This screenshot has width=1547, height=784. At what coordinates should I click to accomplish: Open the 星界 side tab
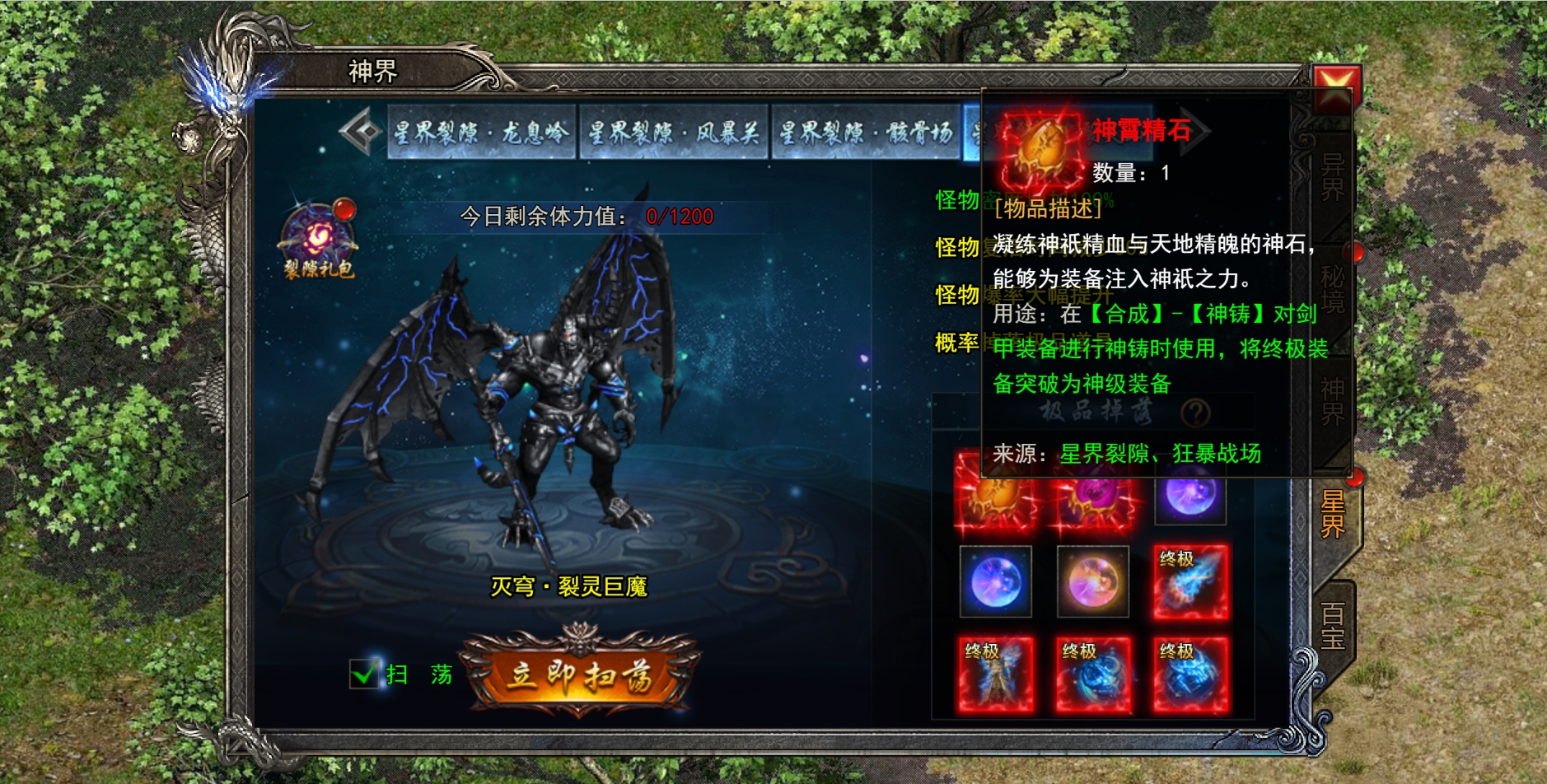(x=1334, y=514)
